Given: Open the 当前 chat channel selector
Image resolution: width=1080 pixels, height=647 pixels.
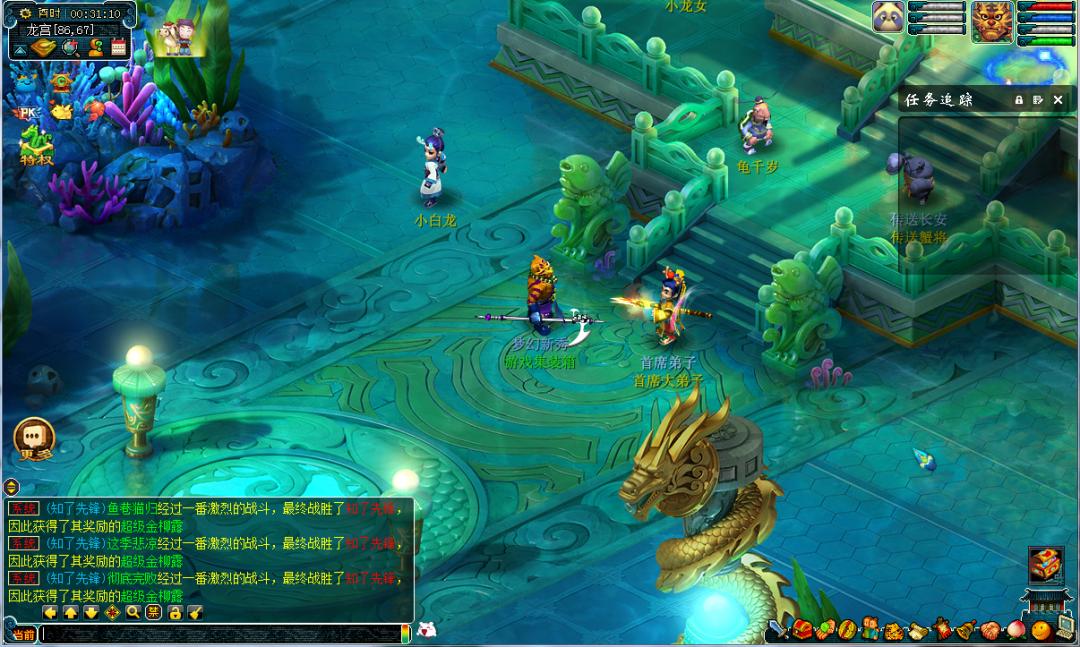Looking at the screenshot, I should coord(22,633).
